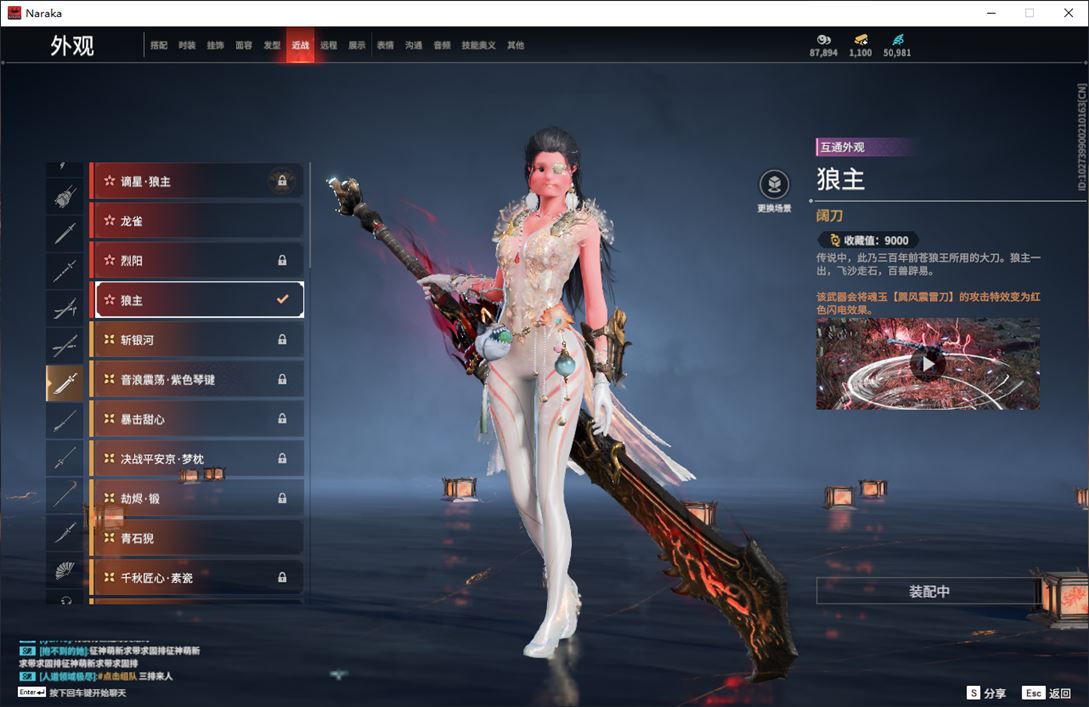Select the 发型 tab
The image size is (1089, 707).
[272, 46]
